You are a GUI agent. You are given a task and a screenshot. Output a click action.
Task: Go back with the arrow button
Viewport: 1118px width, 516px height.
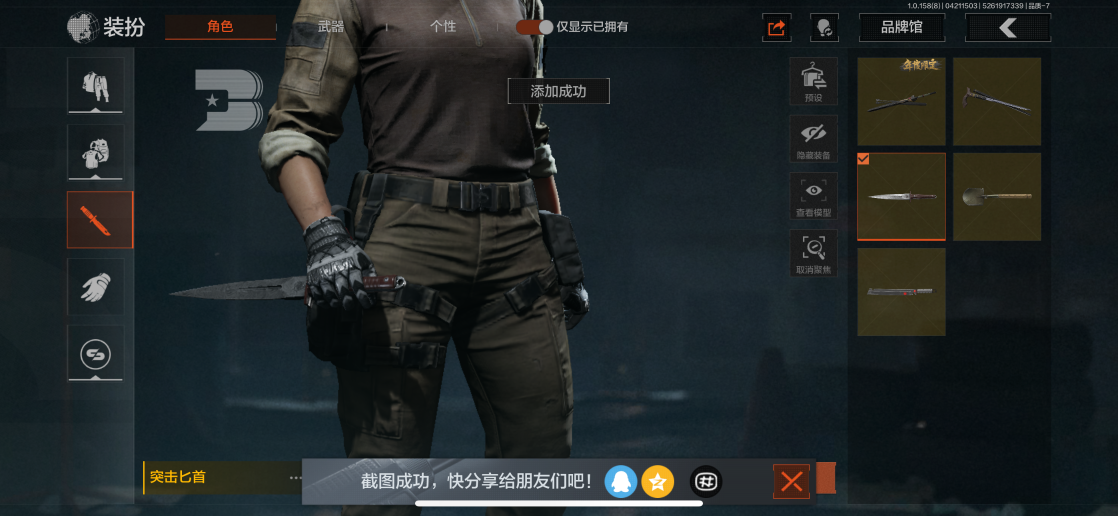[1007, 28]
